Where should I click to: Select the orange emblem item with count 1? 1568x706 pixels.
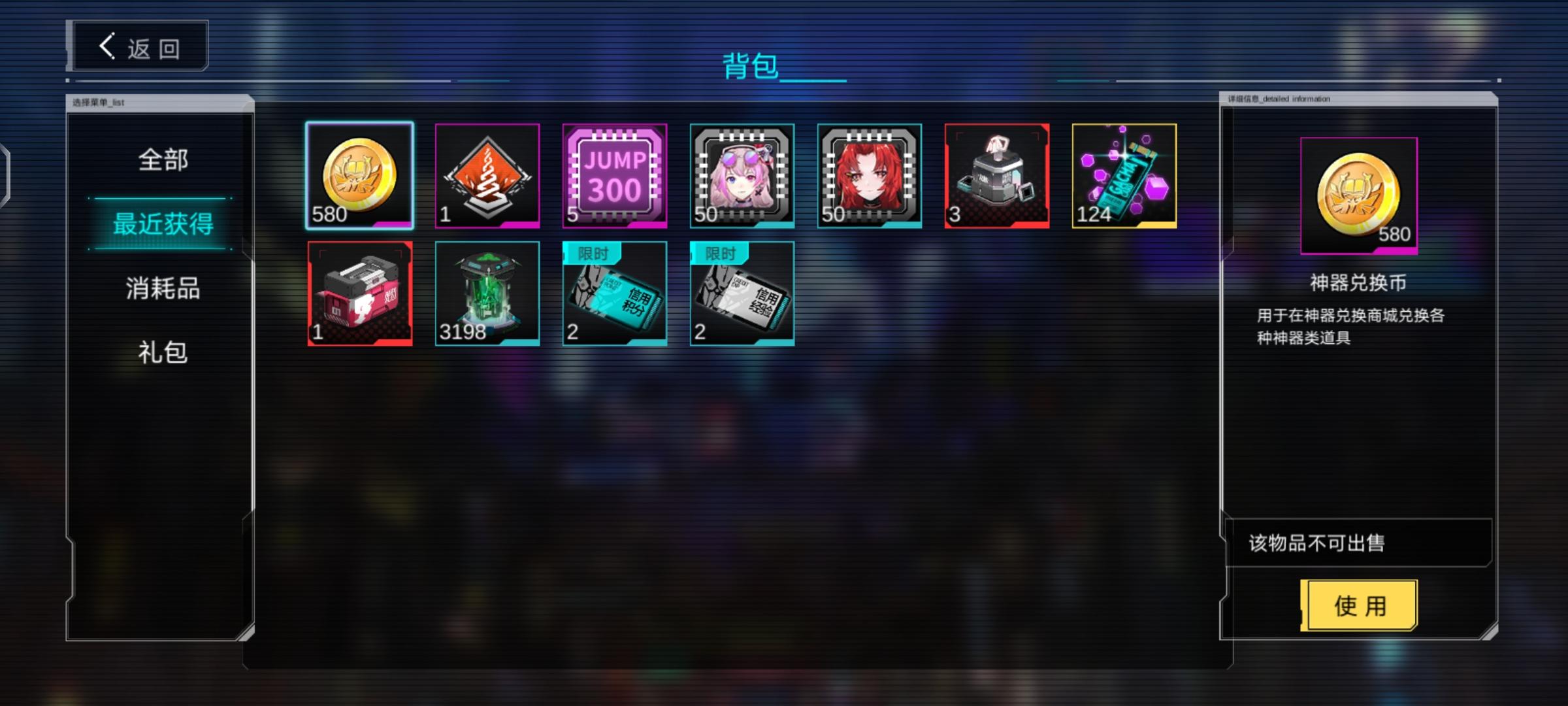487,175
